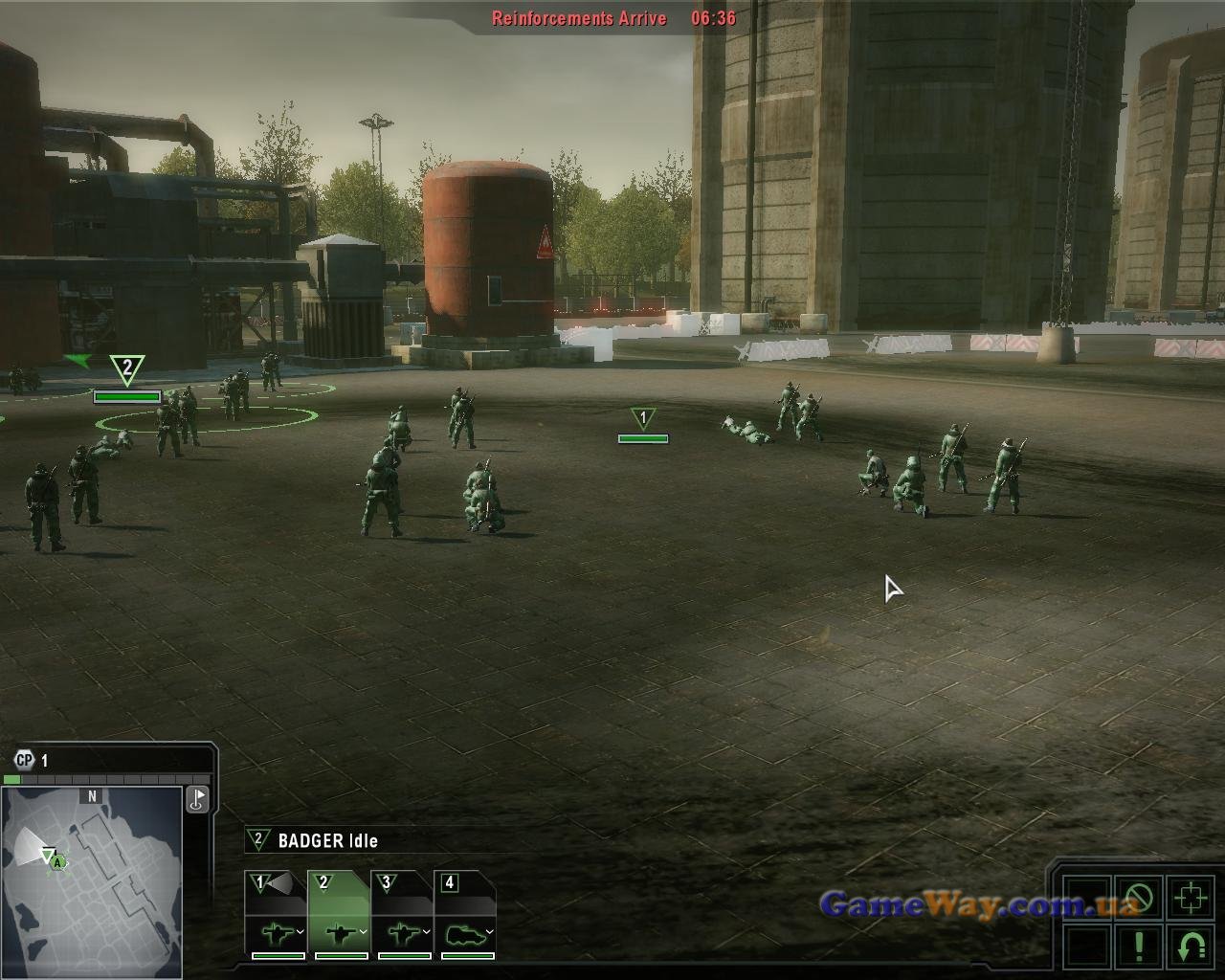Screen dimensions: 1225x980
Task: Select squad 1 marker in the field
Action: (x=643, y=419)
